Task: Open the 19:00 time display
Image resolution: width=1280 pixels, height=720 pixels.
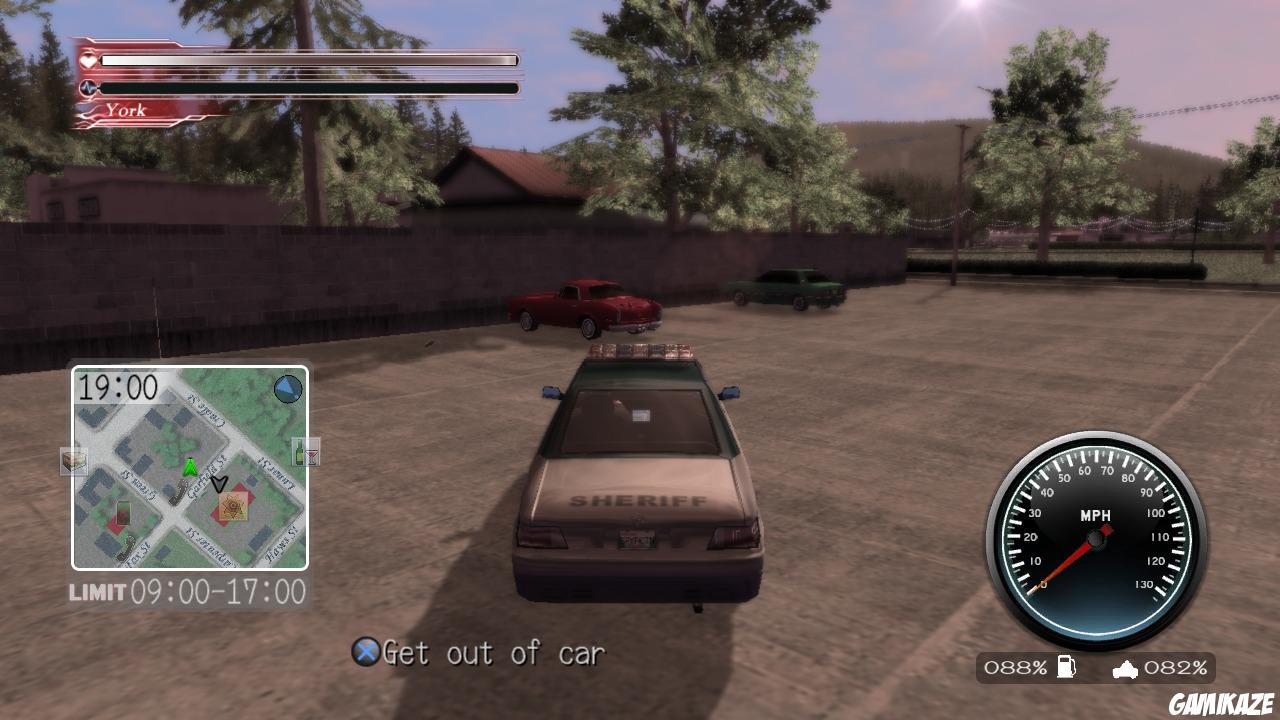Action: pos(118,388)
